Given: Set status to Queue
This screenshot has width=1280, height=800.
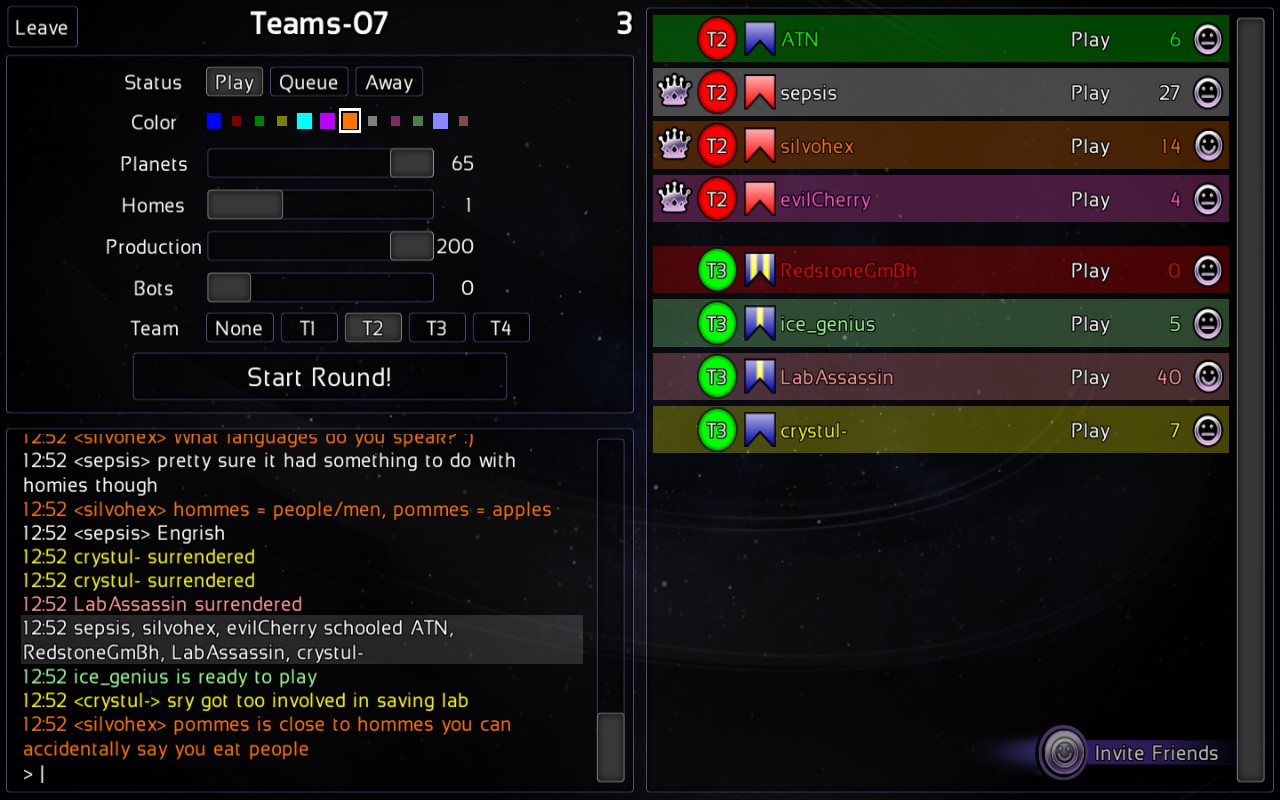Looking at the screenshot, I should pyautogui.click(x=309, y=82).
